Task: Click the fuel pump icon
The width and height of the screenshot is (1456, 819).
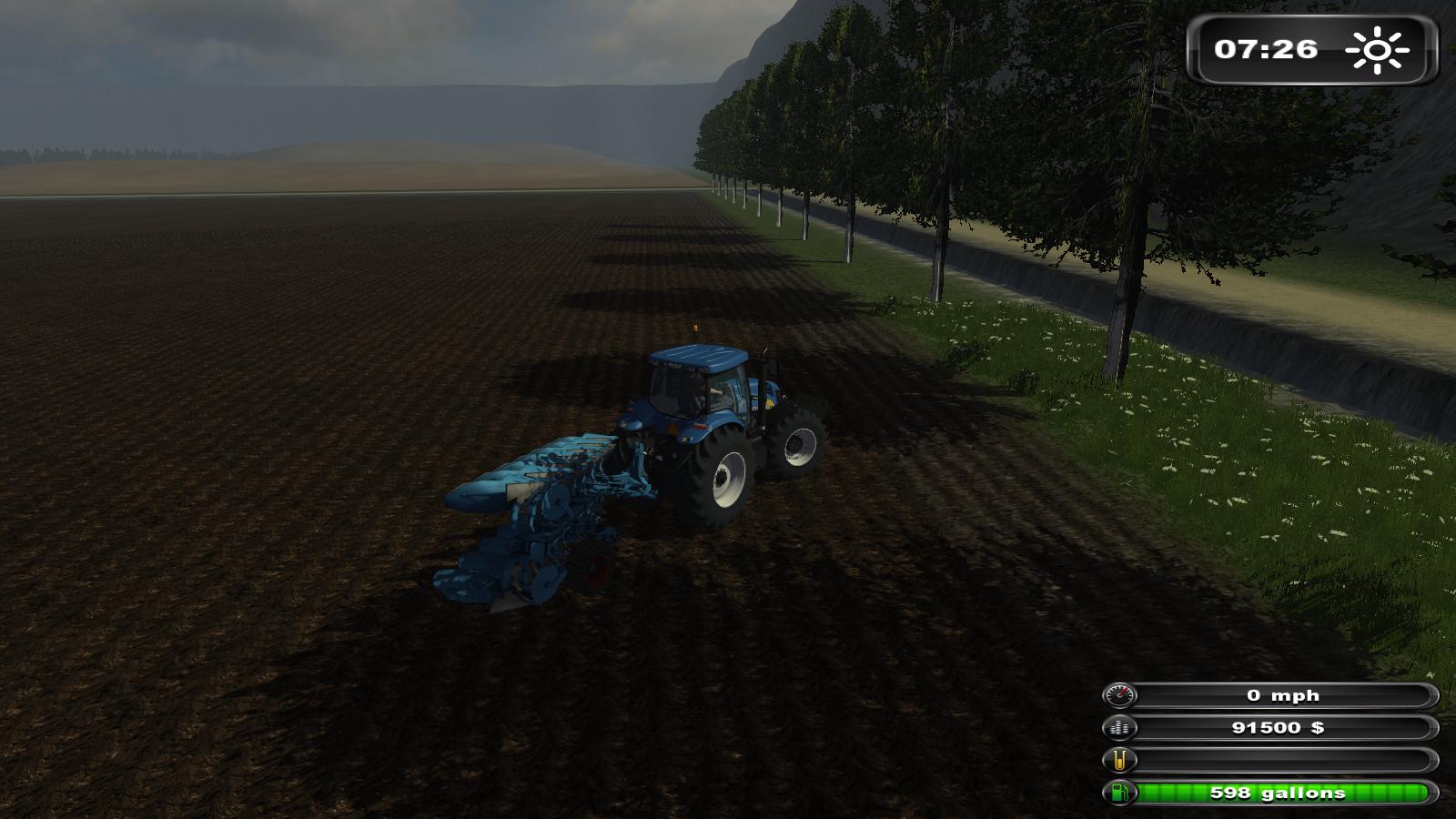Action: tap(1119, 793)
